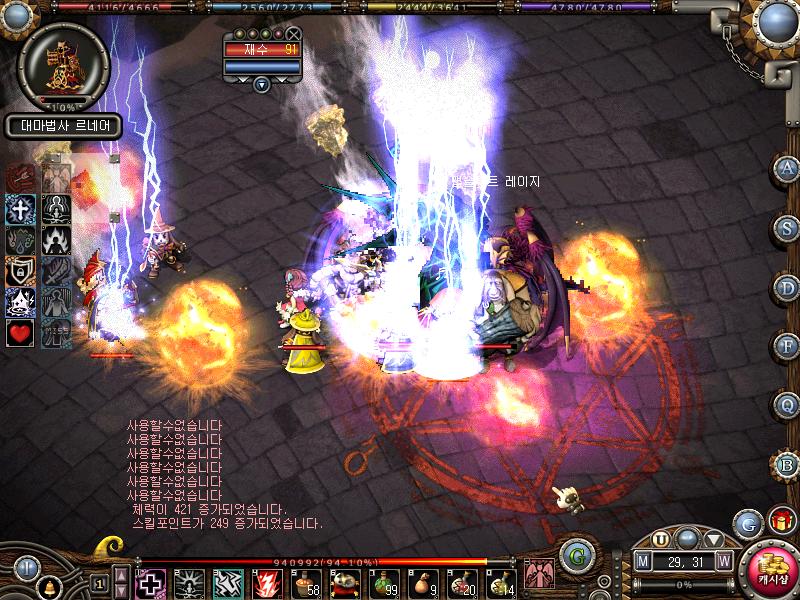Click the small U button

pyautogui.click(x=661, y=540)
